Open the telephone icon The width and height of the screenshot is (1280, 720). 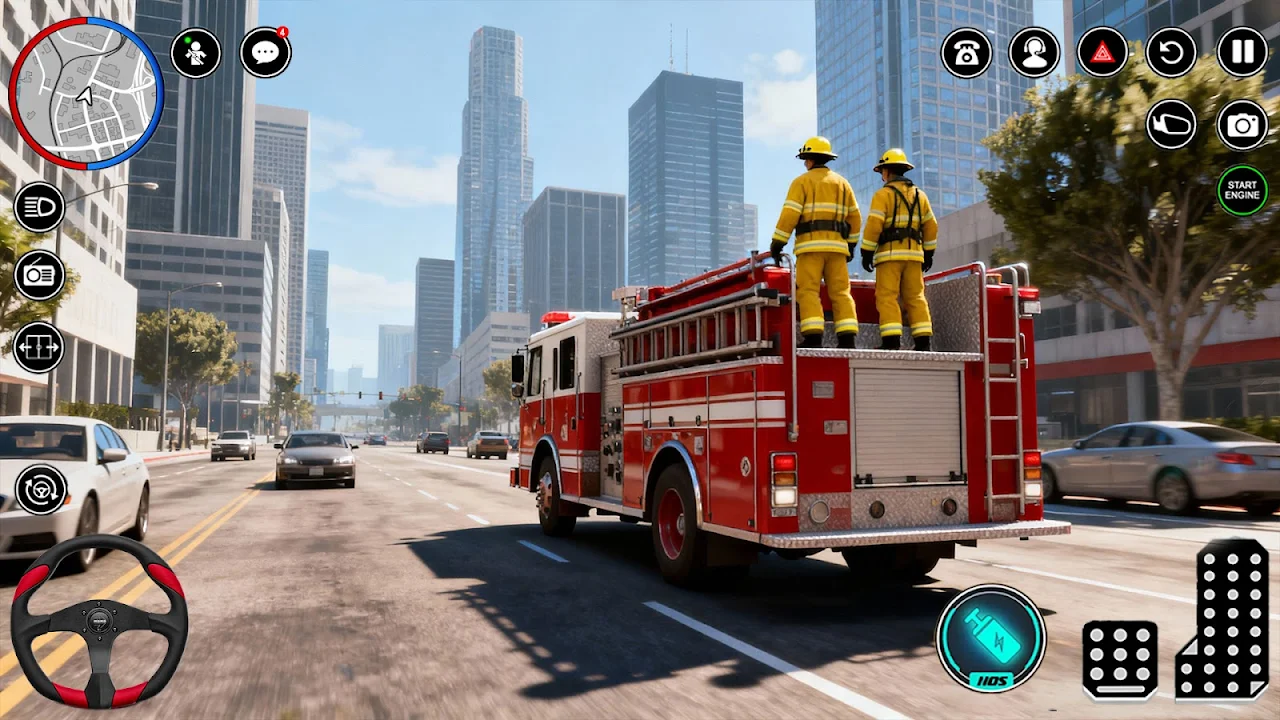coord(967,52)
